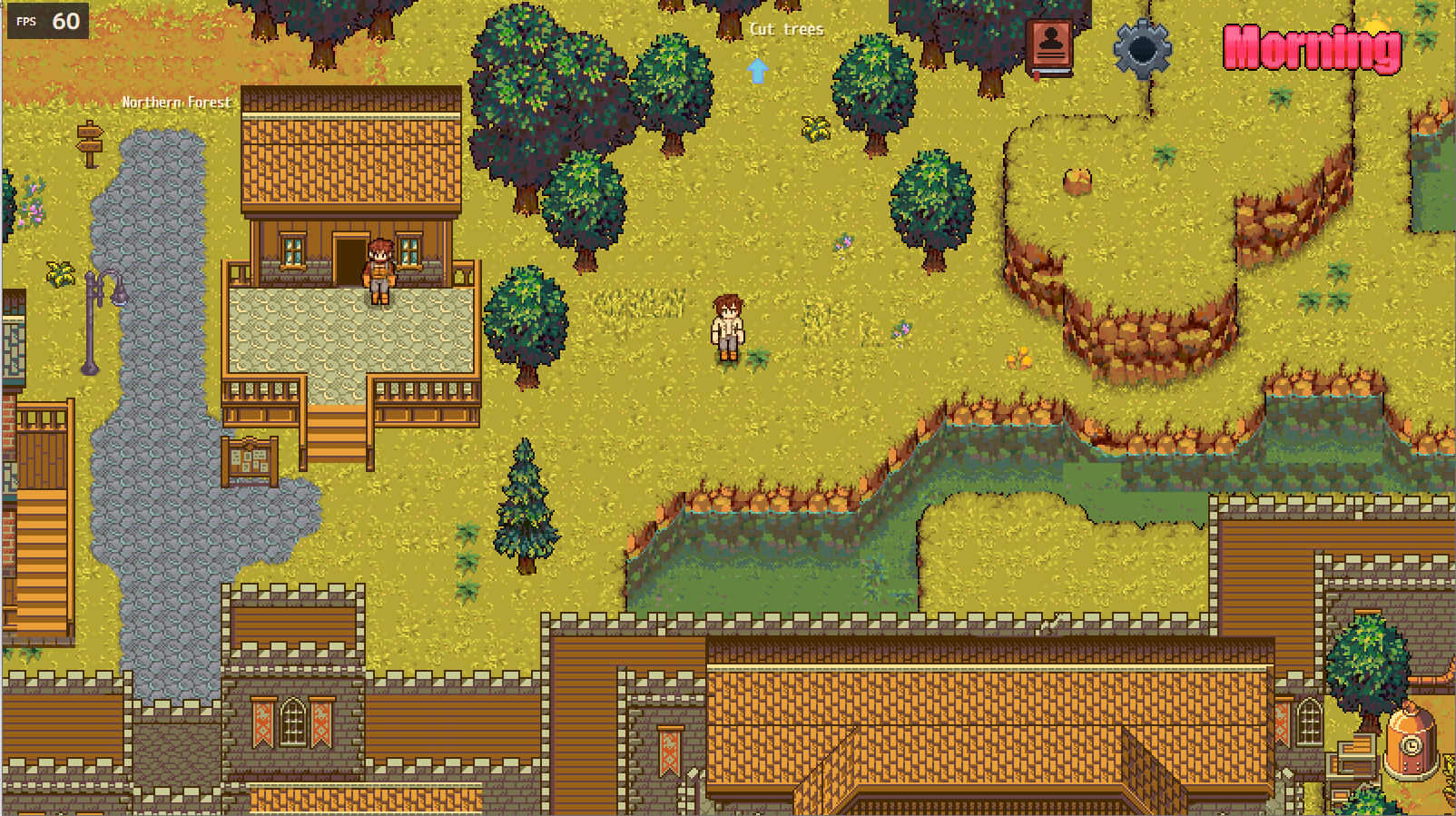
Task: Open settings with the gear icon
Action: coord(1142,48)
